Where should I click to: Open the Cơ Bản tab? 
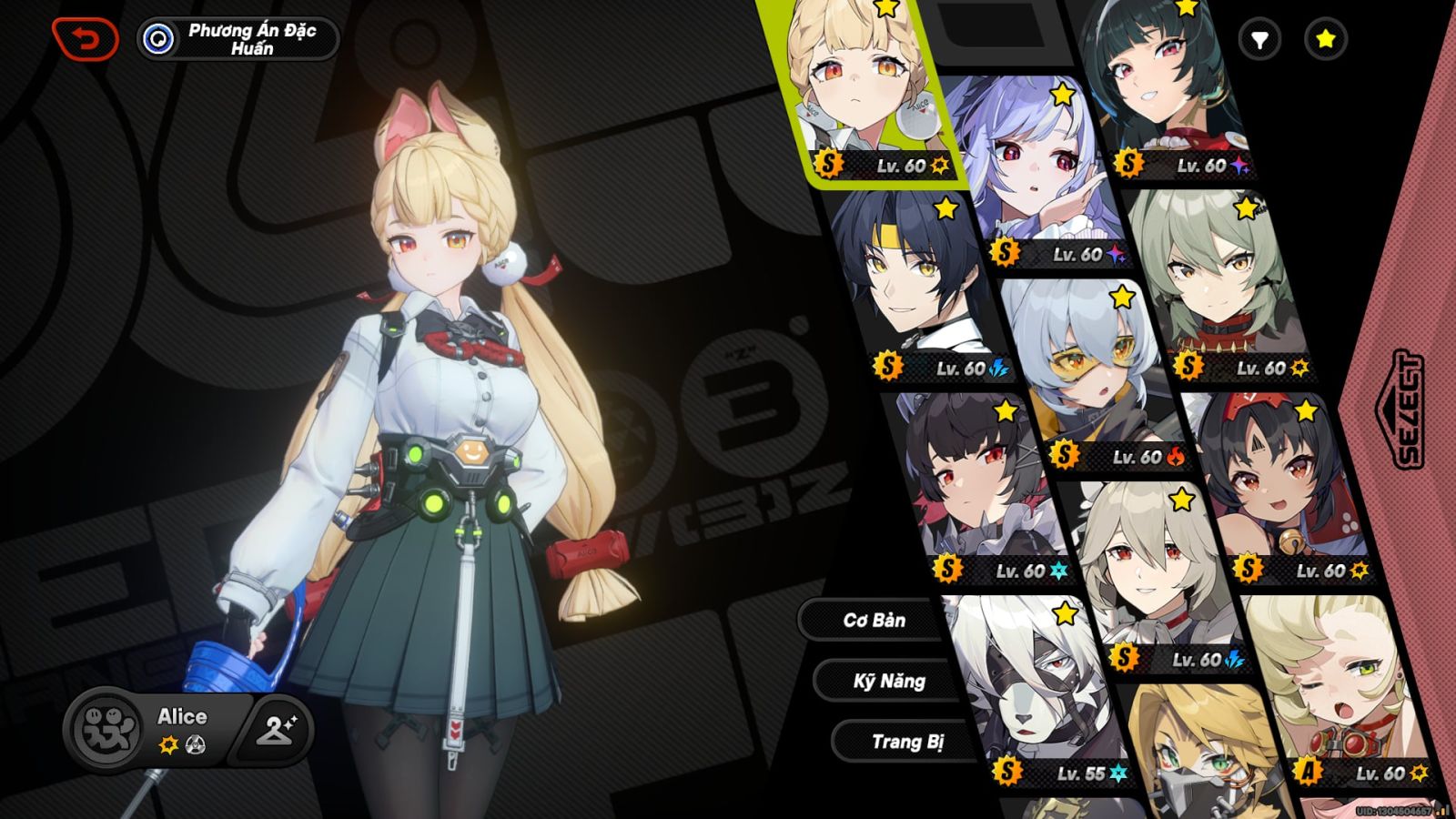pyautogui.click(x=874, y=621)
